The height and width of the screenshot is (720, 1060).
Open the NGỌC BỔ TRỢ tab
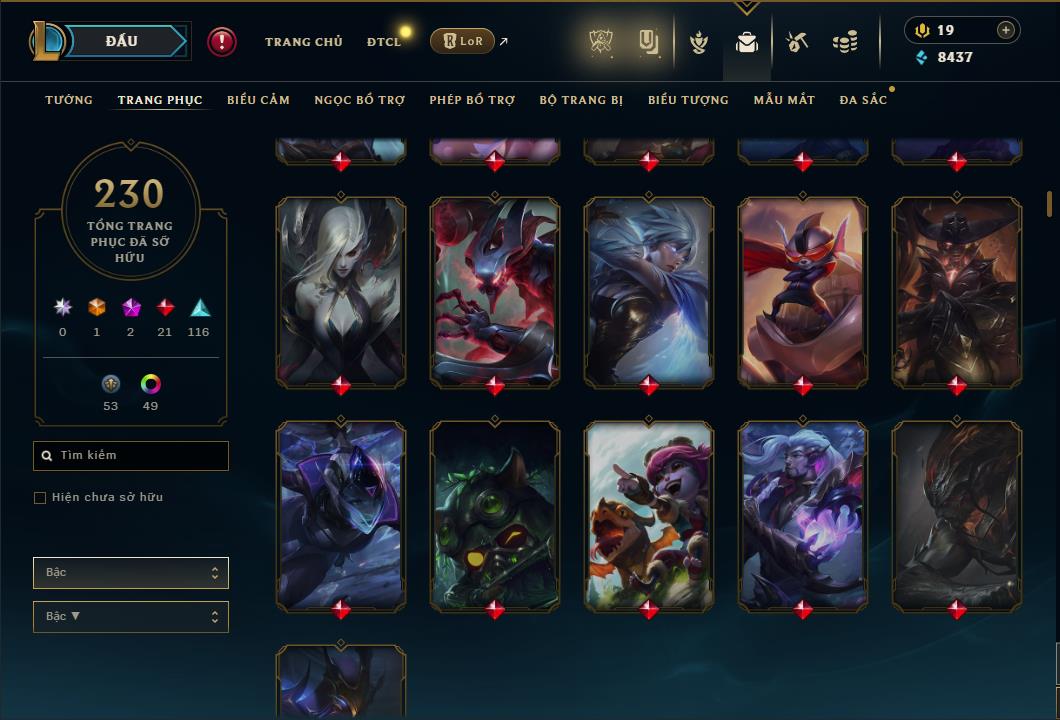pyautogui.click(x=360, y=100)
